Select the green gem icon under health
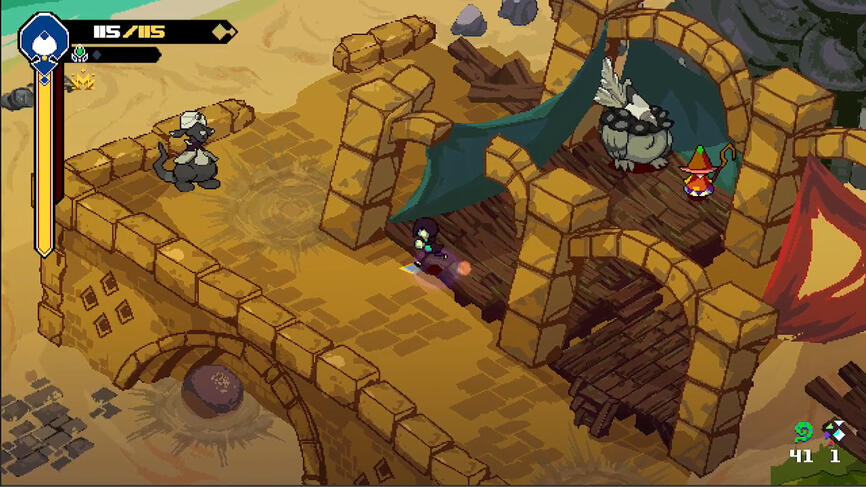Screen dimensions: 866x487 [80, 55]
